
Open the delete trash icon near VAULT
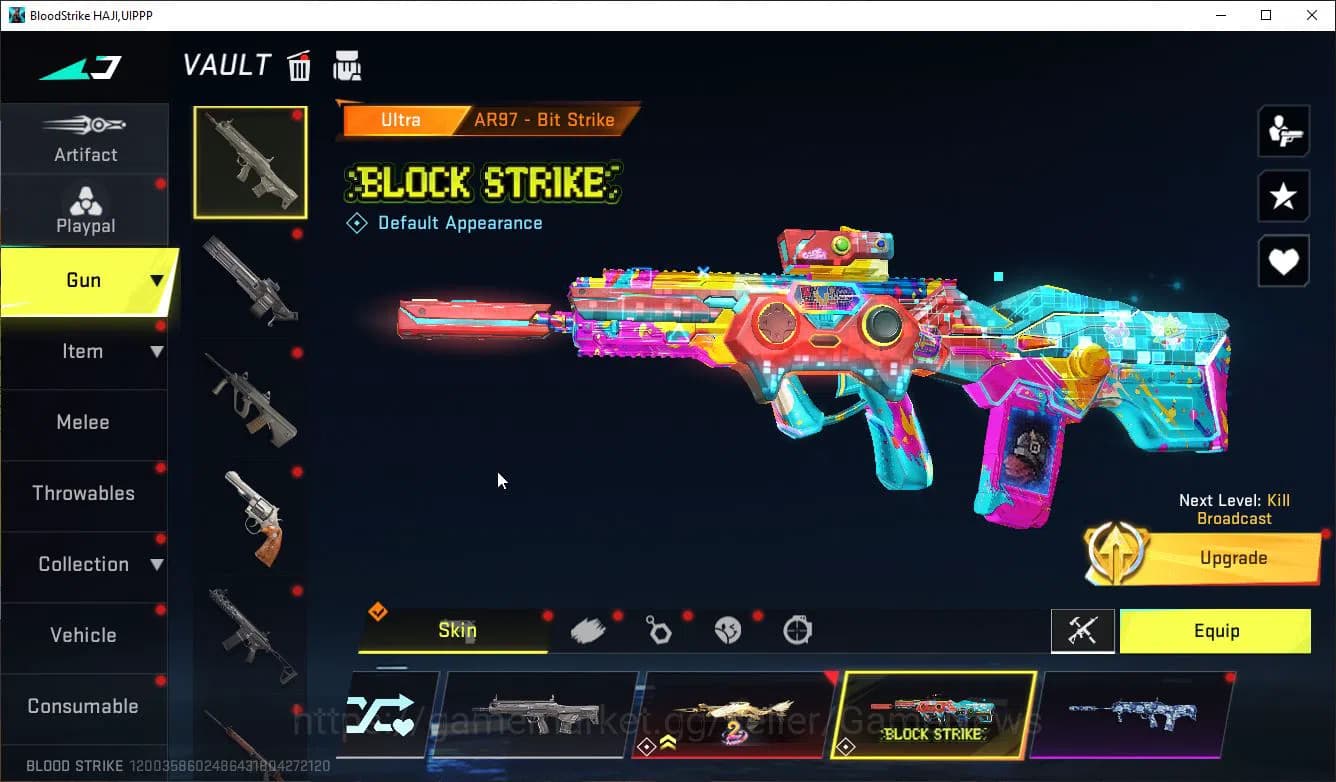tap(299, 65)
